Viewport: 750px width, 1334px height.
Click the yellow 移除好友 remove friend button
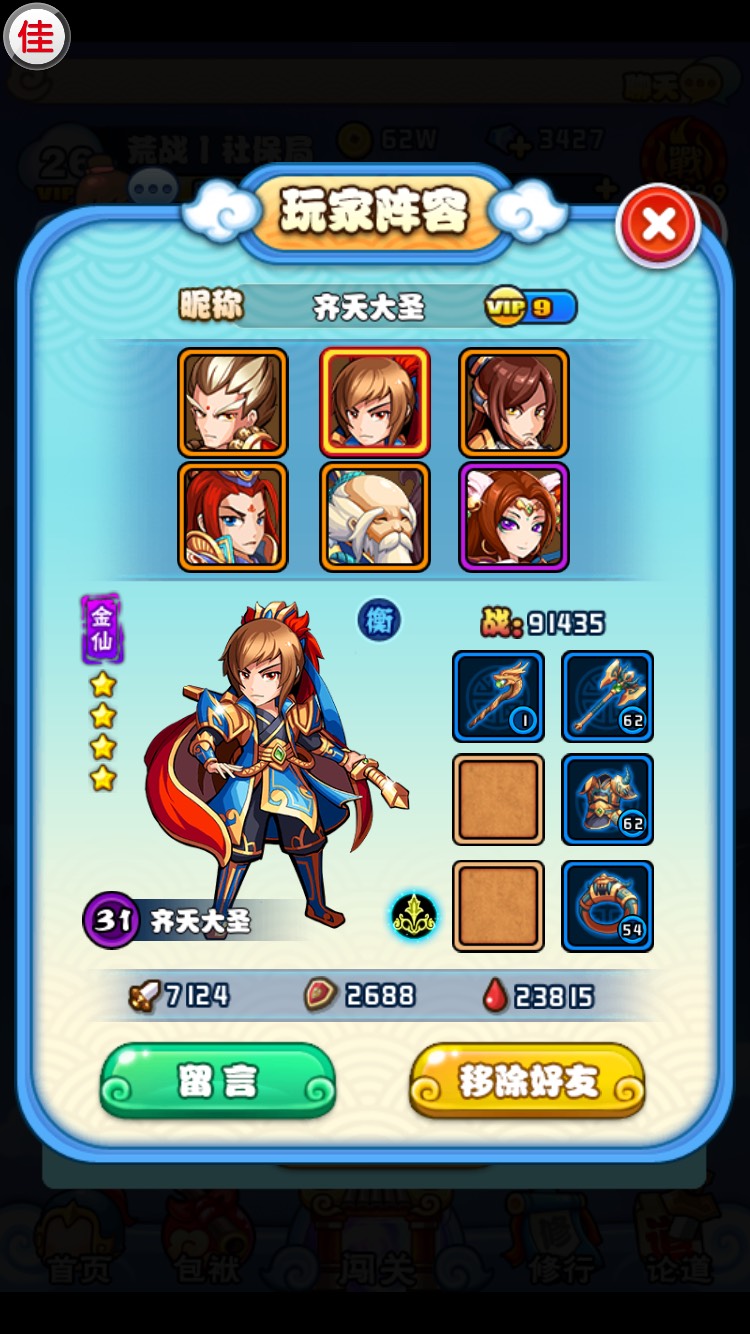point(527,1080)
